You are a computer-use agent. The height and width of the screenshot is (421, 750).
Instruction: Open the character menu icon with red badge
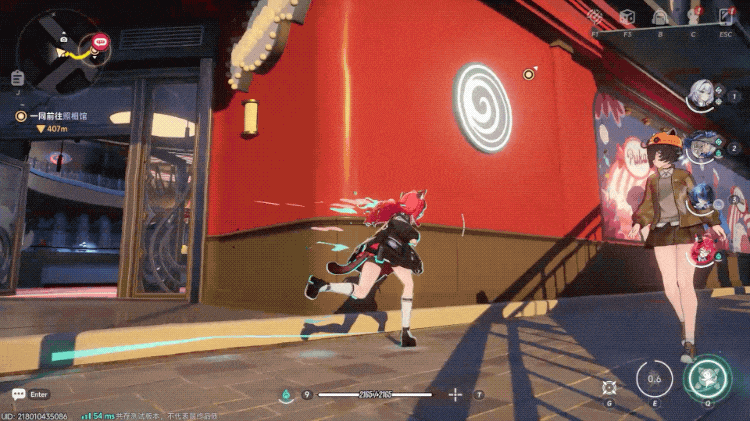693,17
